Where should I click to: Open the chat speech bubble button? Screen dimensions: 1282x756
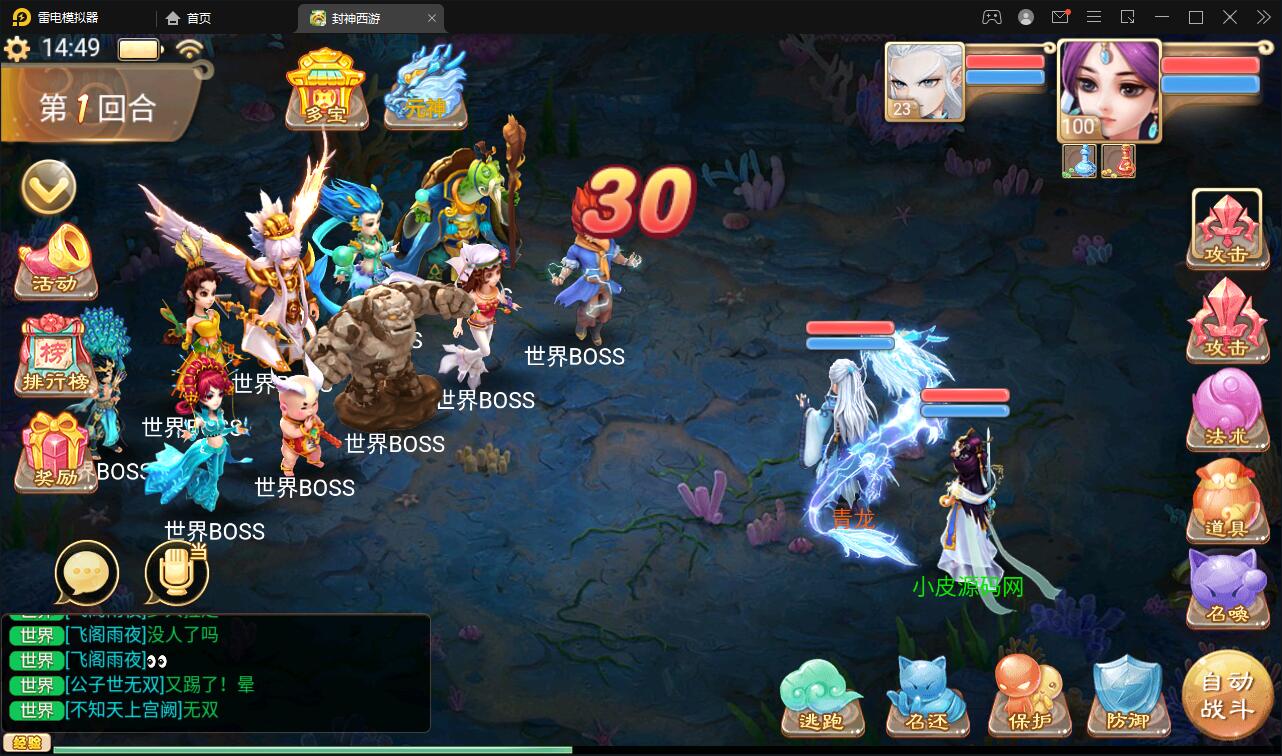tap(87, 574)
